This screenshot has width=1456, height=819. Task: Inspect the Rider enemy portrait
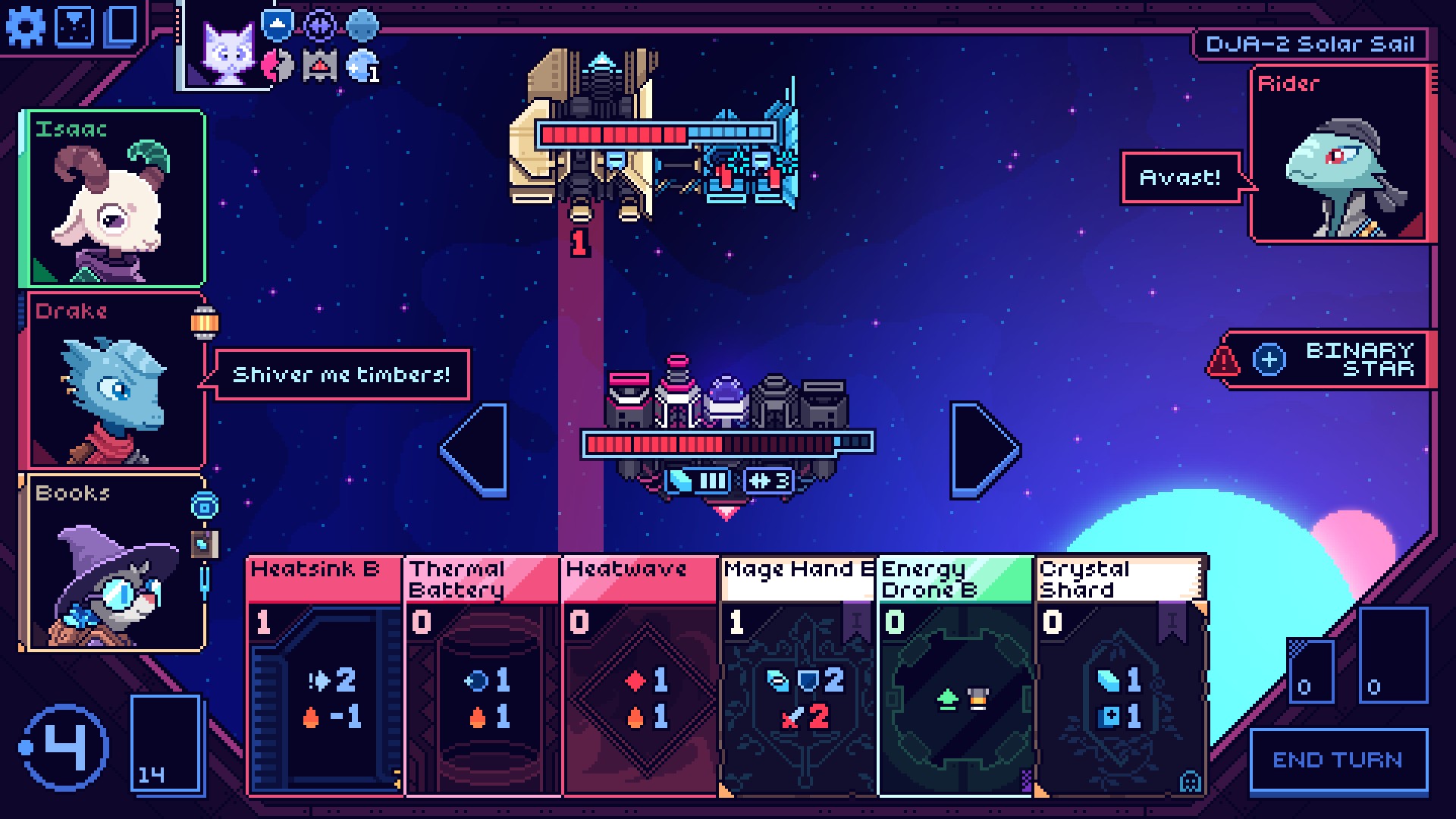point(1338,155)
